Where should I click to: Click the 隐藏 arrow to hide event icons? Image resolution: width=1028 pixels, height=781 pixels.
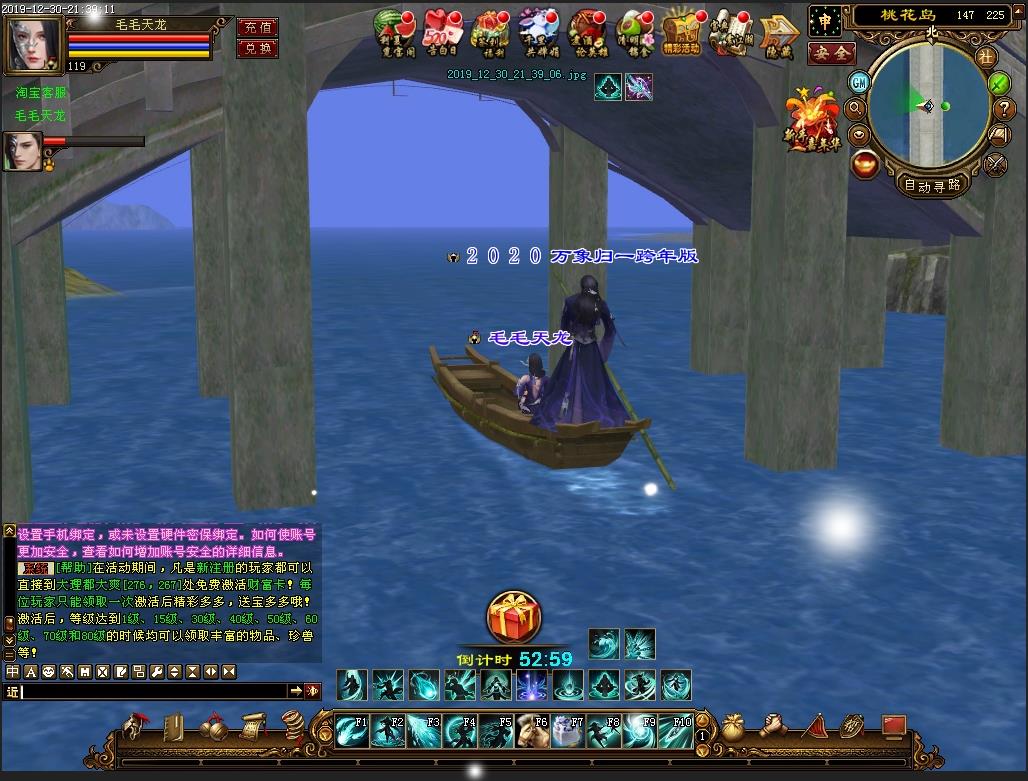[778, 34]
